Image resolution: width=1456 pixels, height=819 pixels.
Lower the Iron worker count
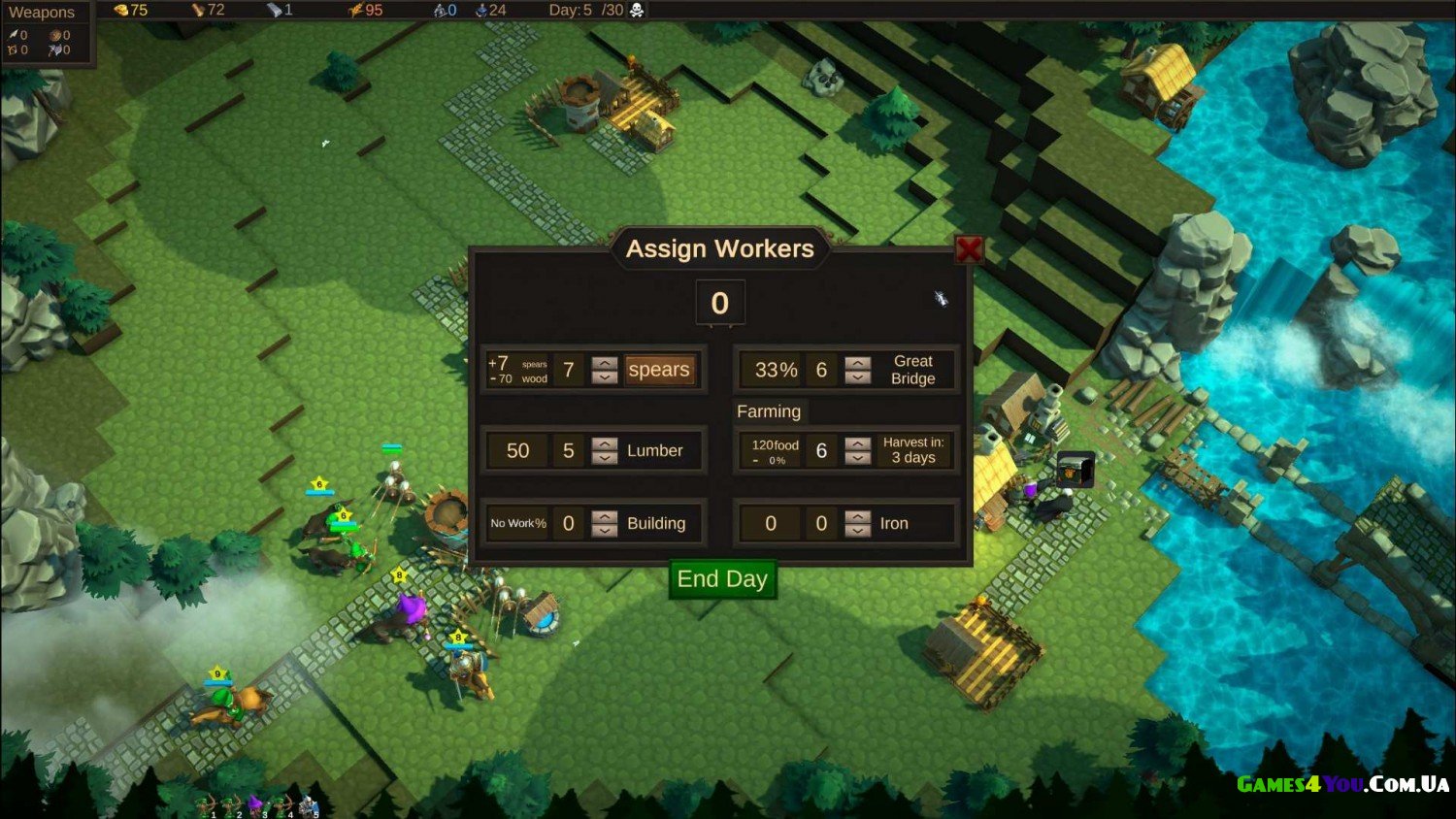(858, 531)
